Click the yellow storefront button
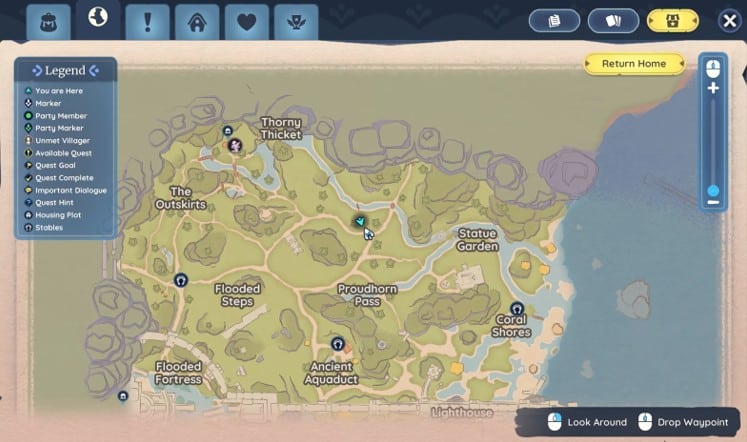The height and width of the screenshot is (442, 747). tap(672, 21)
